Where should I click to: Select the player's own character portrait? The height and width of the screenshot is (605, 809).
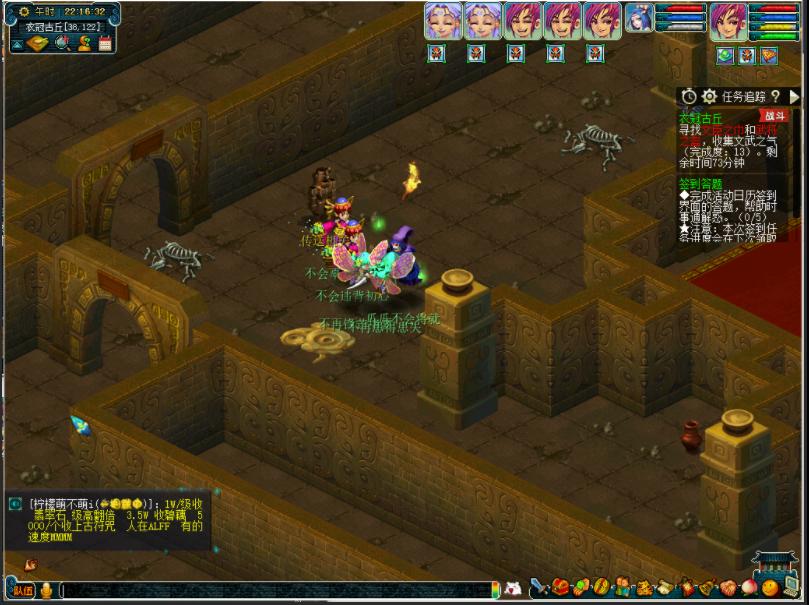pyautogui.click(x=728, y=21)
